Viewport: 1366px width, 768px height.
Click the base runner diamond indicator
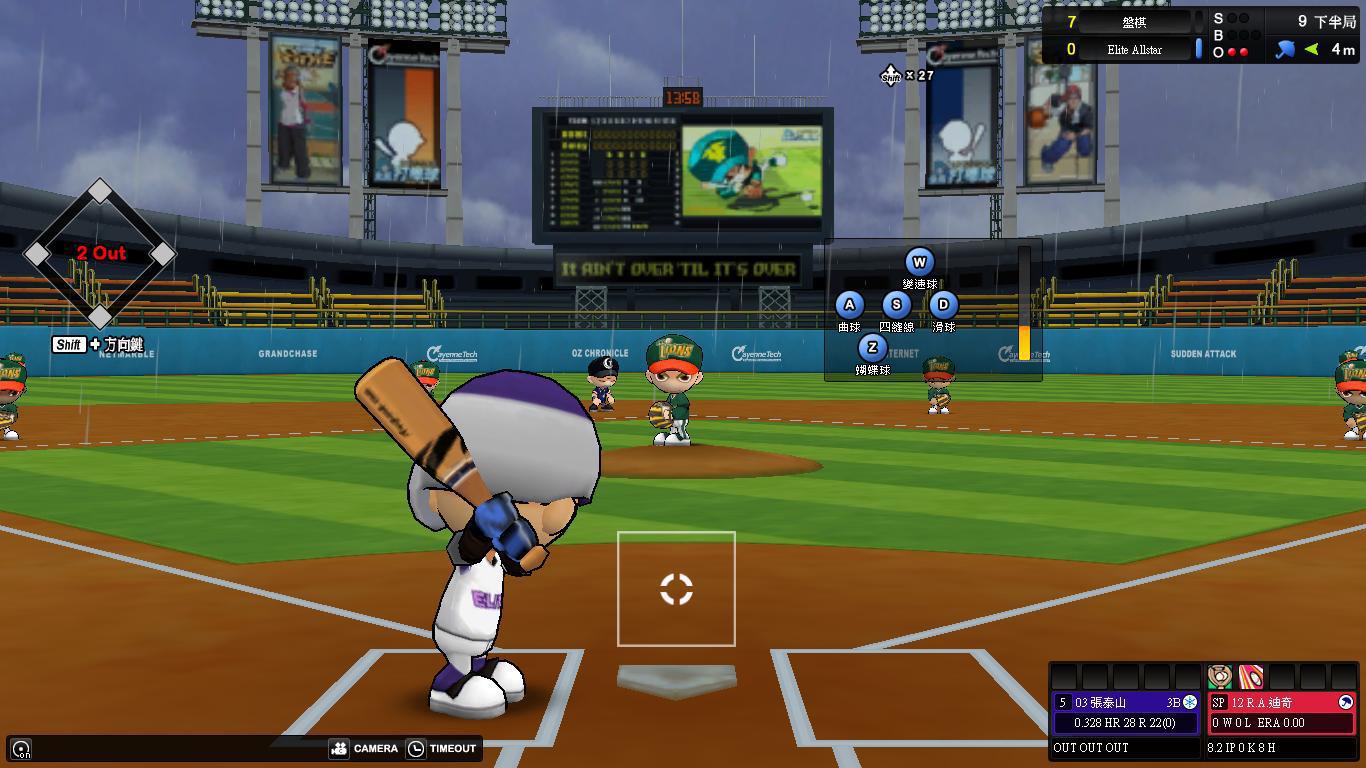click(x=99, y=254)
